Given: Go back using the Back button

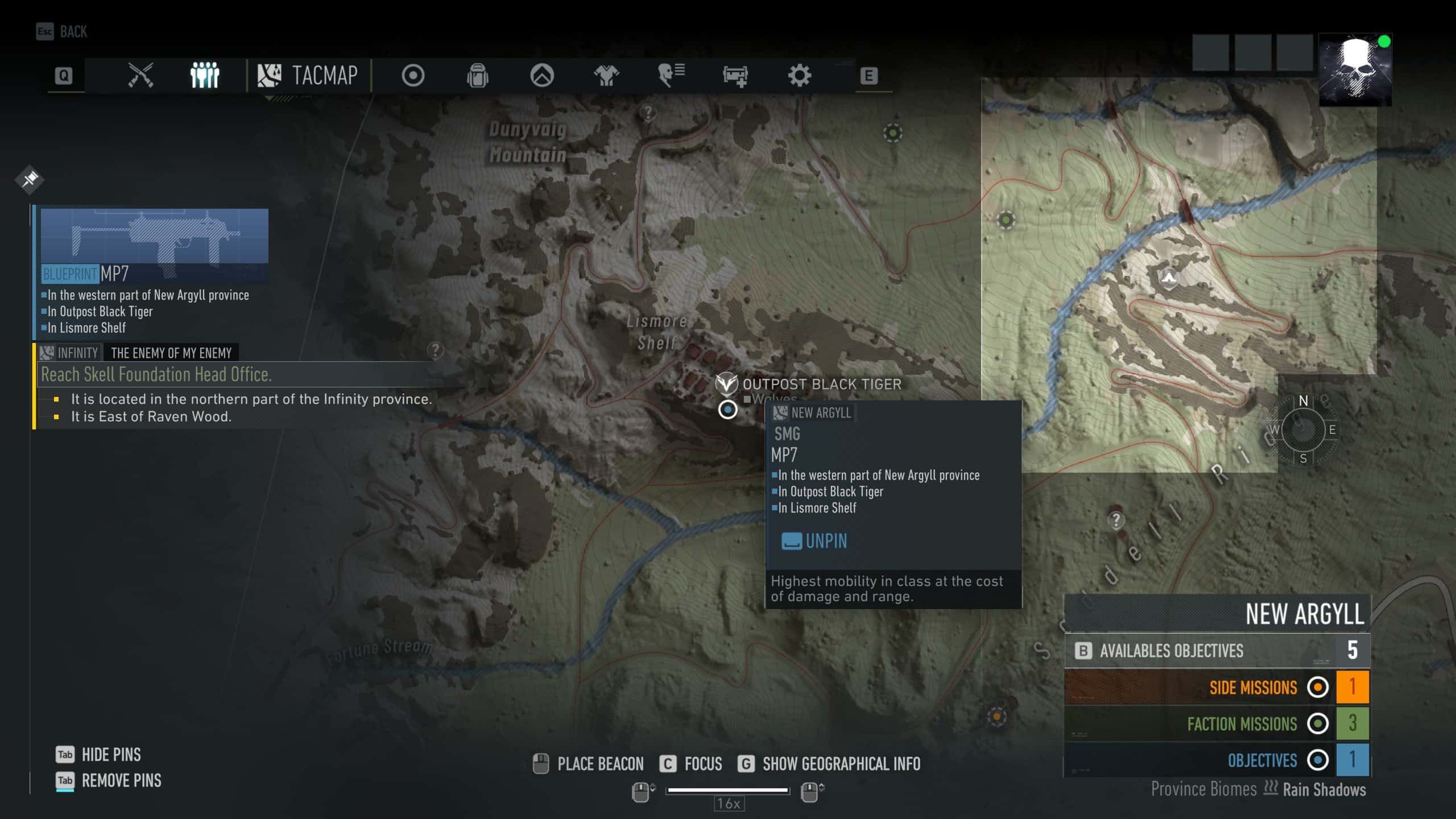Looking at the screenshot, I should (62, 31).
